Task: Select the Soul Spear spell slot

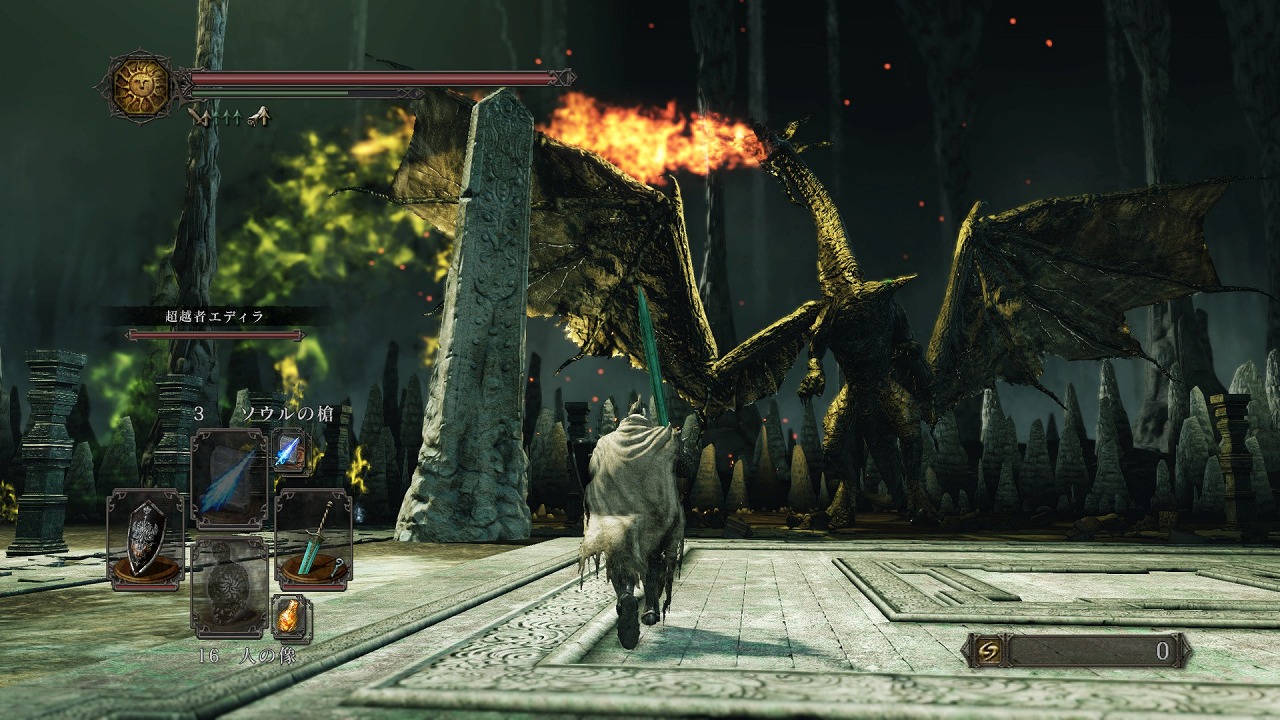Action: pyautogui.click(x=229, y=478)
